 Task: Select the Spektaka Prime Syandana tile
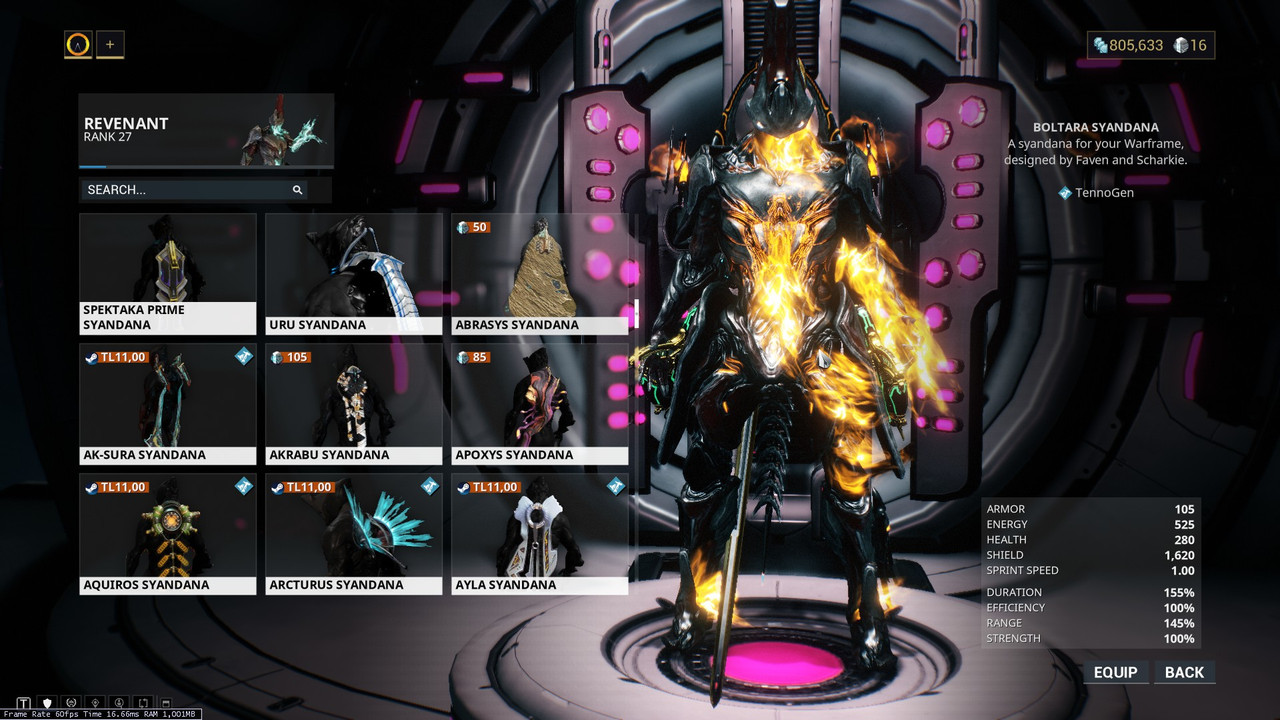click(x=168, y=273)
